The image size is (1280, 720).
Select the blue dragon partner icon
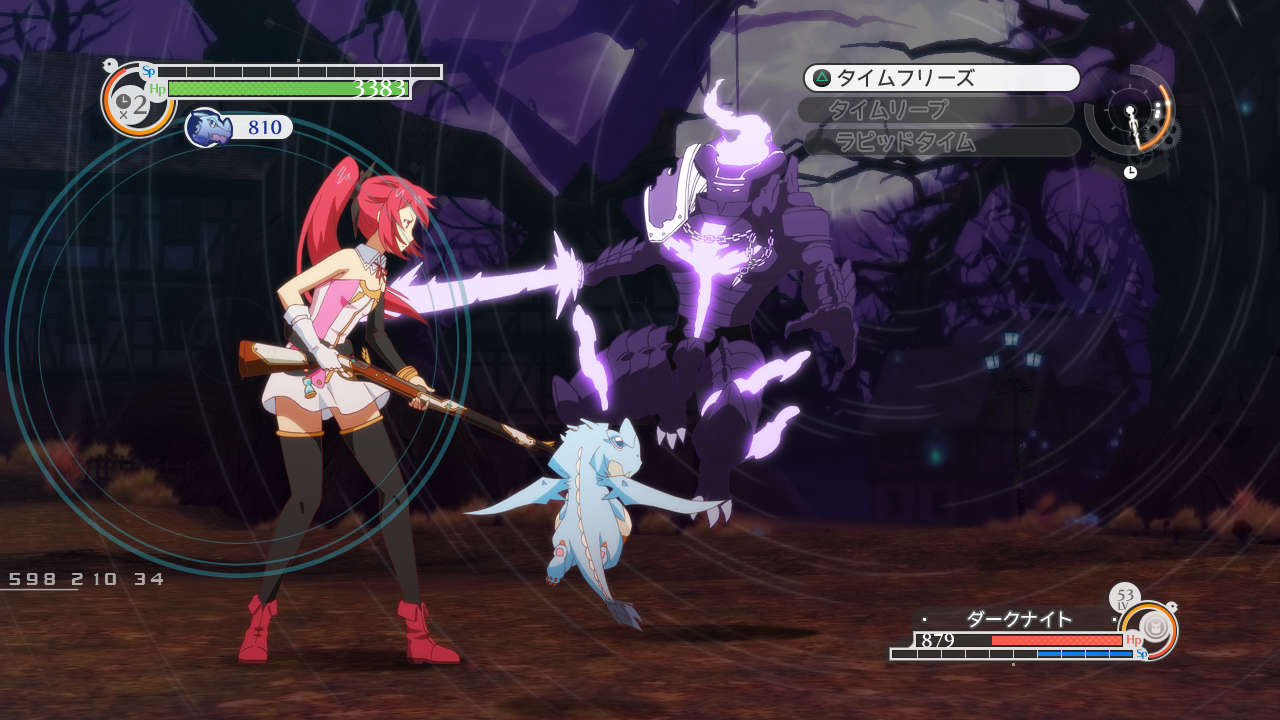coord(209,127)
